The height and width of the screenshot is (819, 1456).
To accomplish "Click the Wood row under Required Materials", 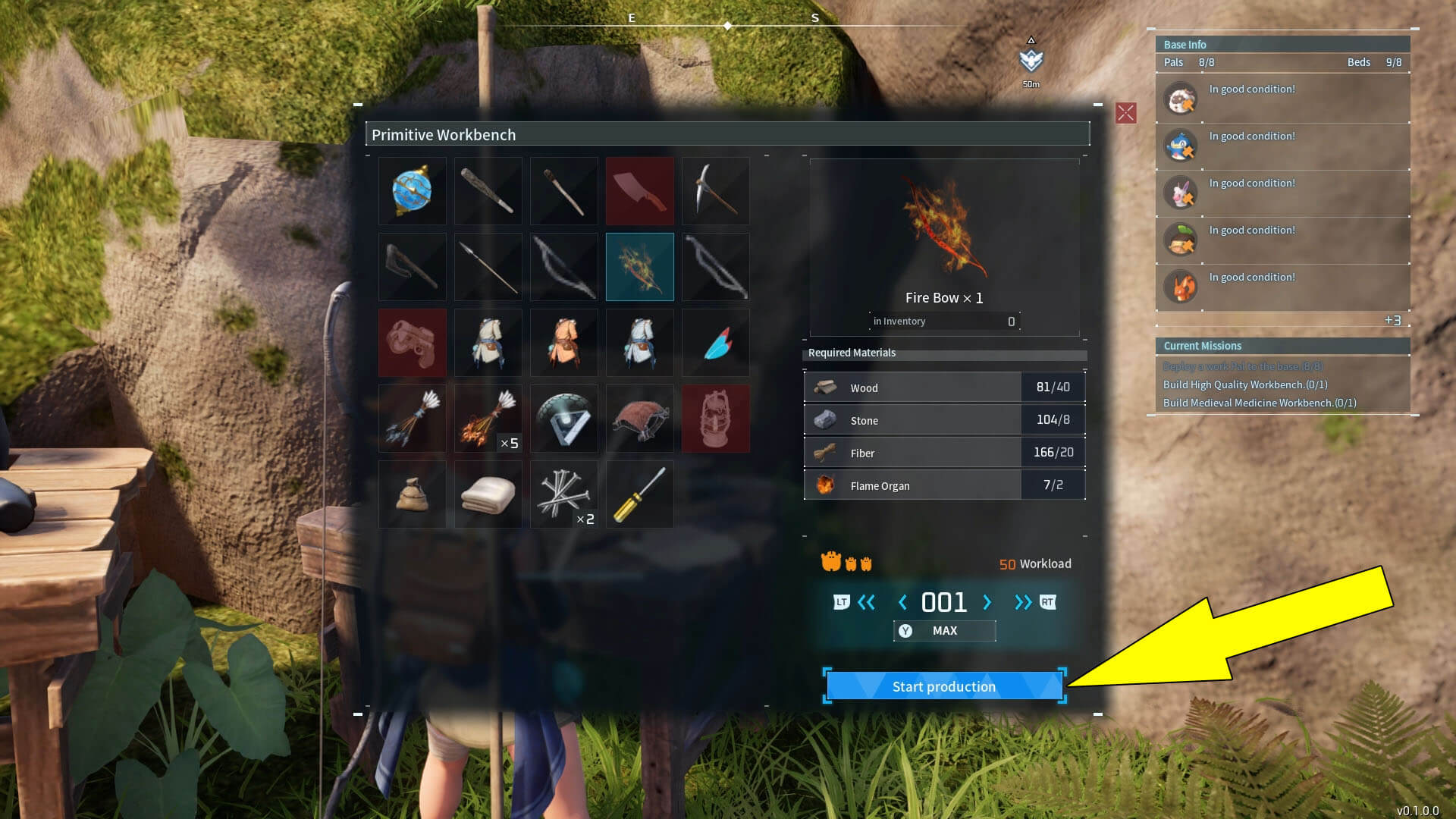I will coord(943,387).
